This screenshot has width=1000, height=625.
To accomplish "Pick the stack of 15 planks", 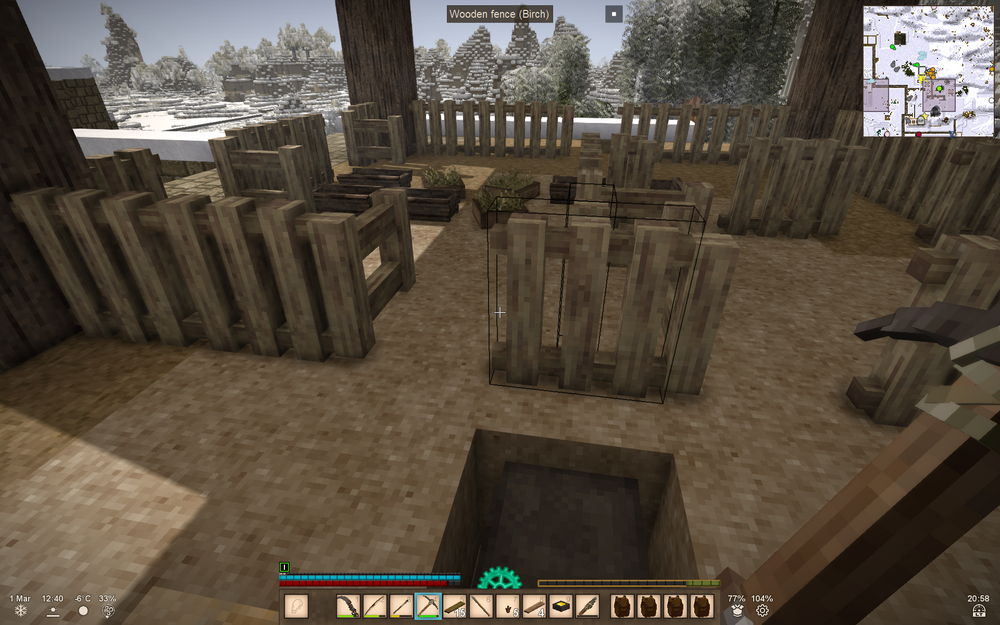I will coord(455,606).
